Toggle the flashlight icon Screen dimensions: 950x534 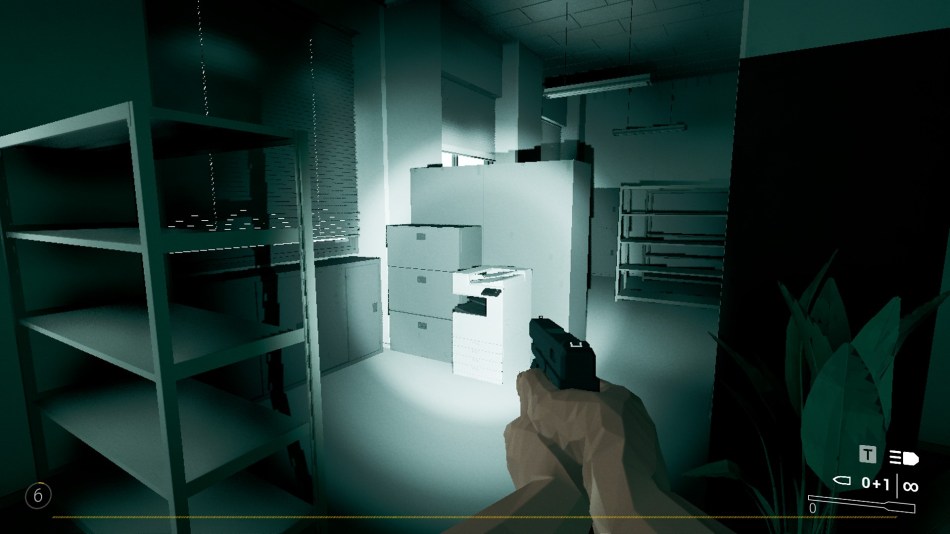coord(903,457)
